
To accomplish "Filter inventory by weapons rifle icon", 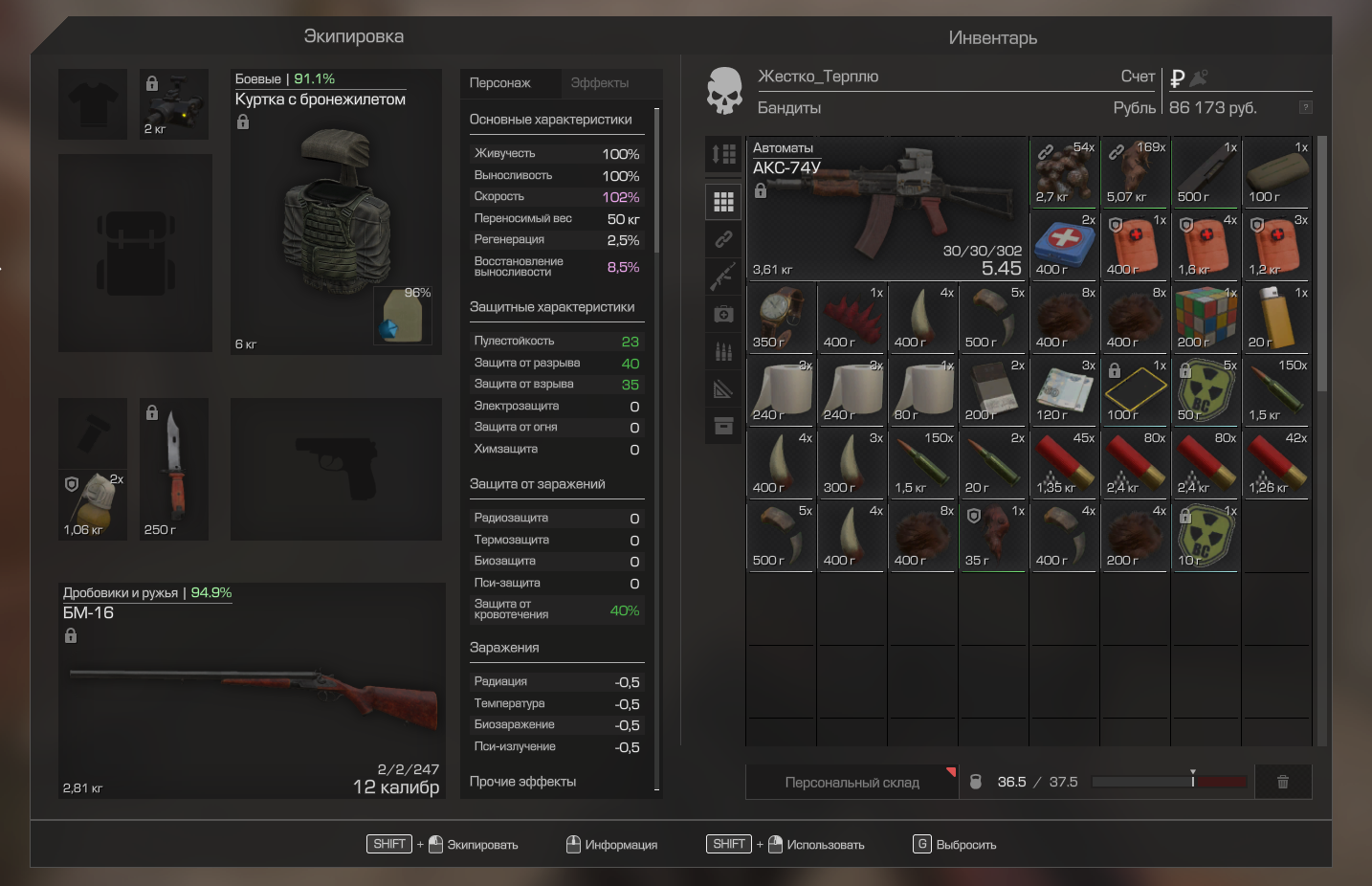I will (723, 277).
